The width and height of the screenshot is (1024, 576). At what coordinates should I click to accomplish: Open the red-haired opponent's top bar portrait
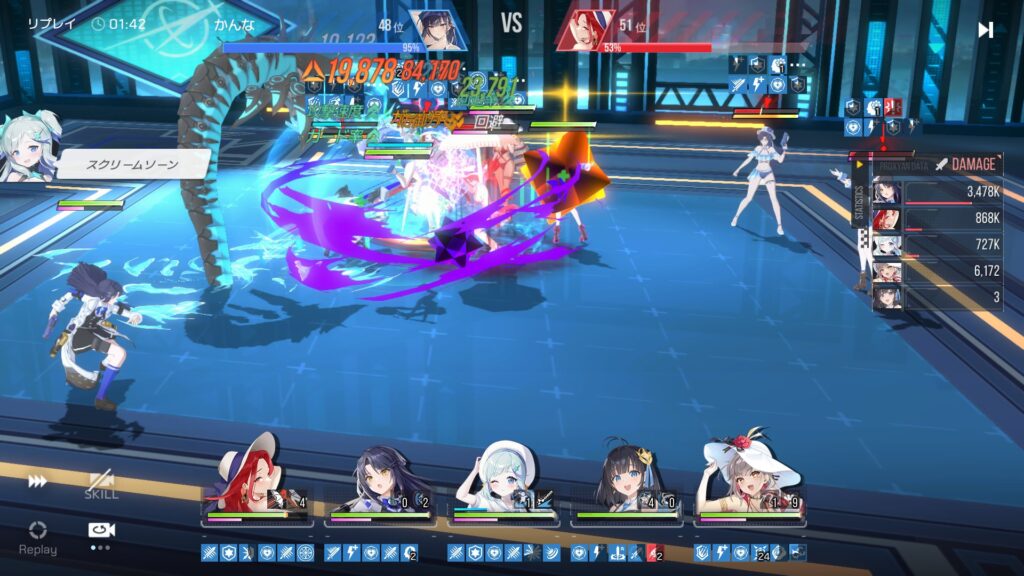[x=586, y=30]
